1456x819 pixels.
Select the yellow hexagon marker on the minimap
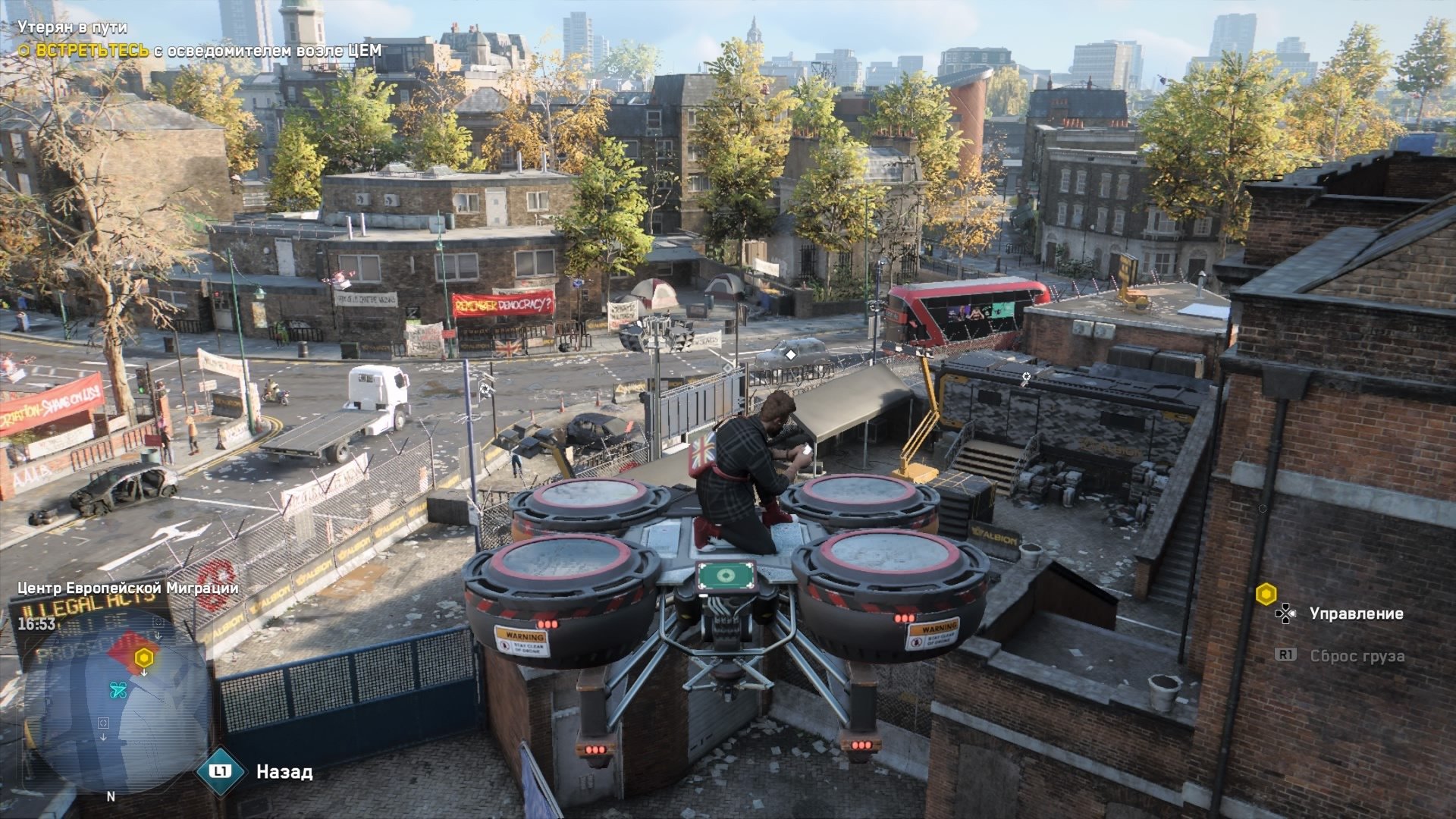pyautogui.click(x=144, y=657)
